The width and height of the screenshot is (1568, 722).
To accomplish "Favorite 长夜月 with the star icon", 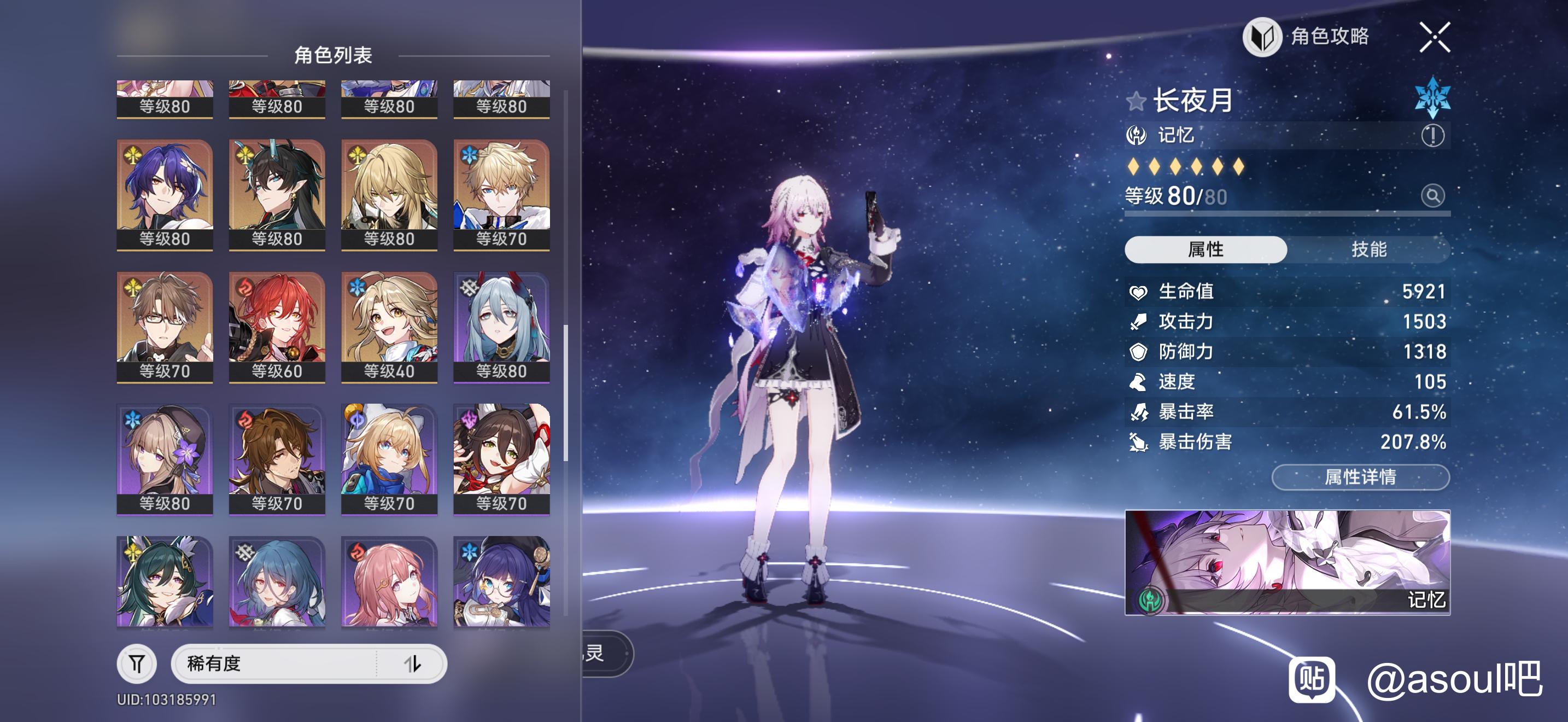I will tap(1136, 101).
